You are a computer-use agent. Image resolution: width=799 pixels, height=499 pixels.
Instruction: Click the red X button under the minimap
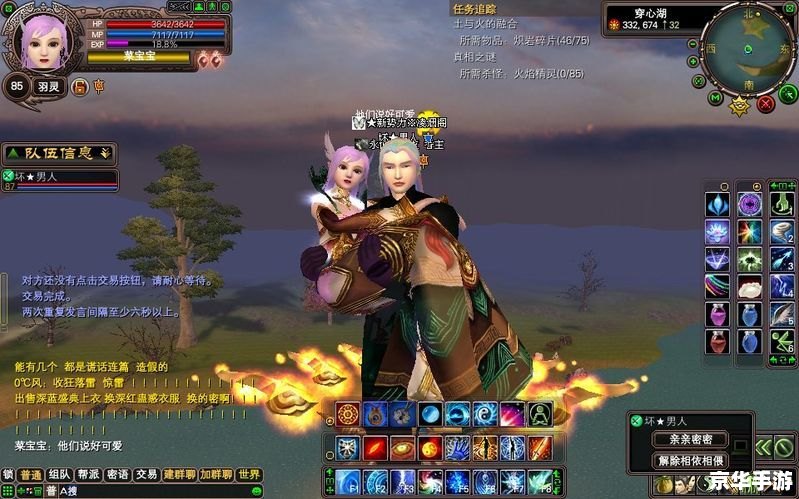tap(766, 102)
